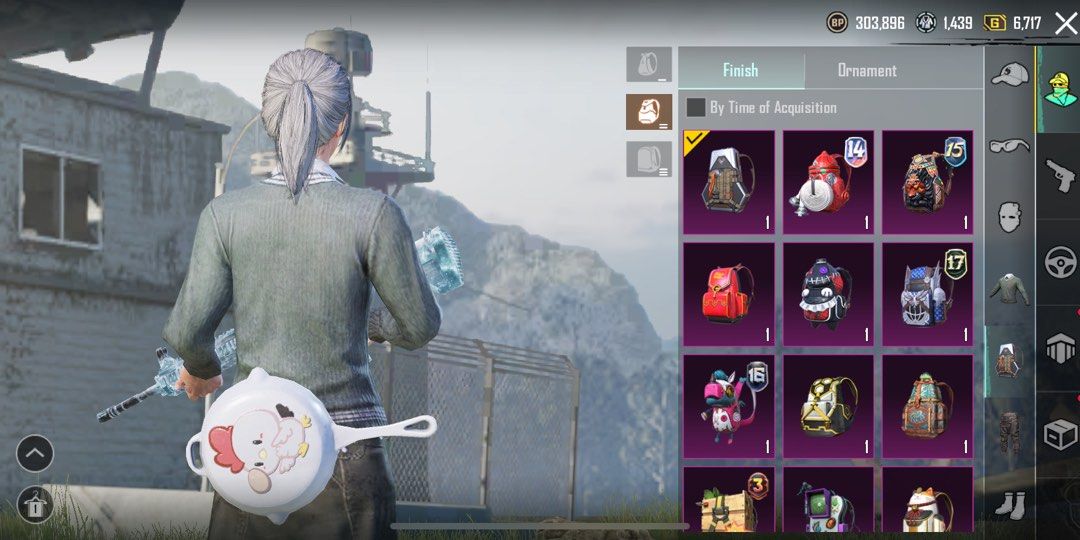Close the inventory with the X button
This screenshot has width=1080, height=540.
tap(1065, 23)
